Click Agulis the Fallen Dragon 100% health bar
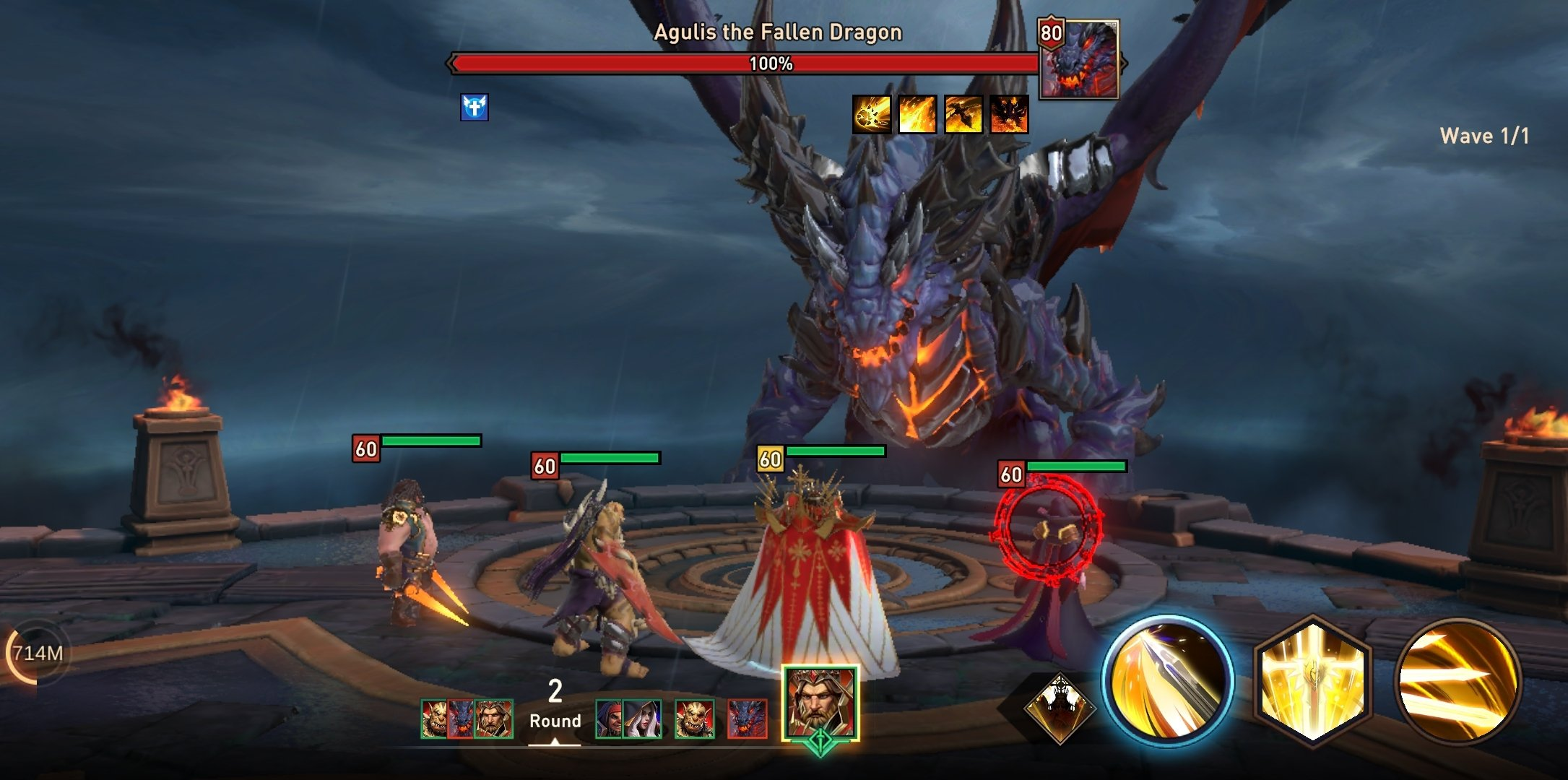Screen dimensions: 1568x780 (744, 63)
